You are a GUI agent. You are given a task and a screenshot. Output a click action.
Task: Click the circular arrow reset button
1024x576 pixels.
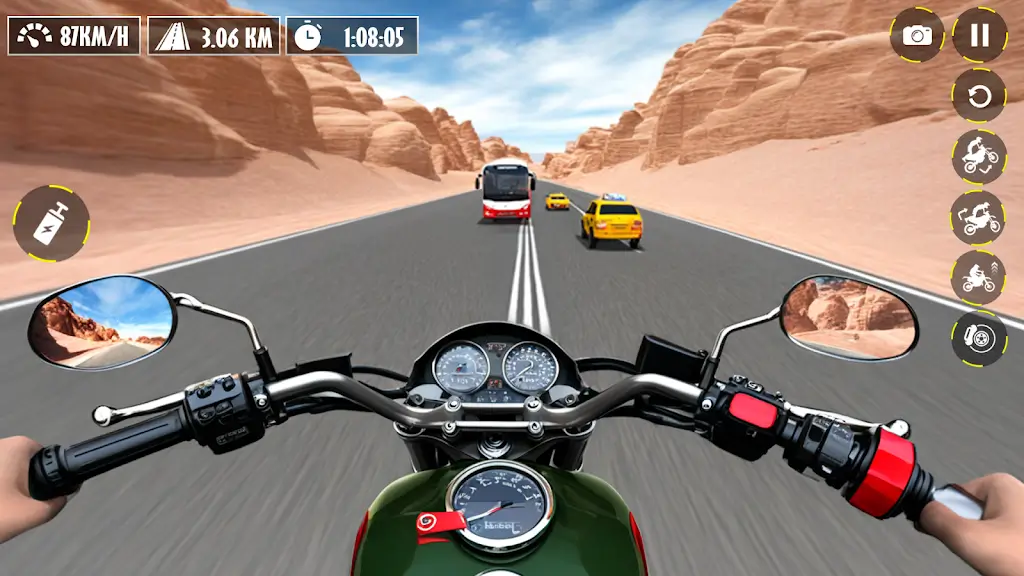(979, 96)
